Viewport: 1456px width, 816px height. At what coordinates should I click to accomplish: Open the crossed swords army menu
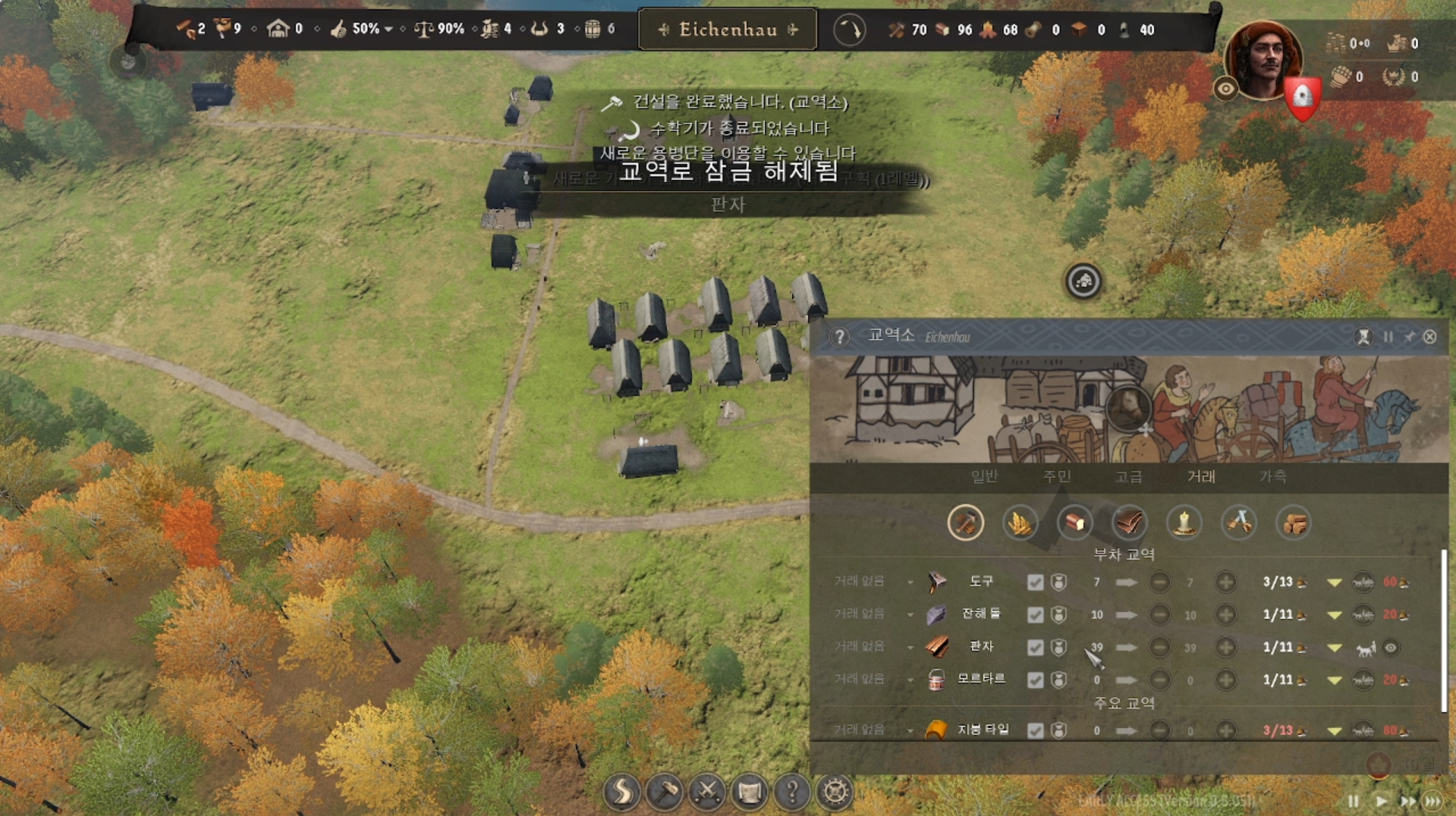pyautogui.click(x=707, y=792)
